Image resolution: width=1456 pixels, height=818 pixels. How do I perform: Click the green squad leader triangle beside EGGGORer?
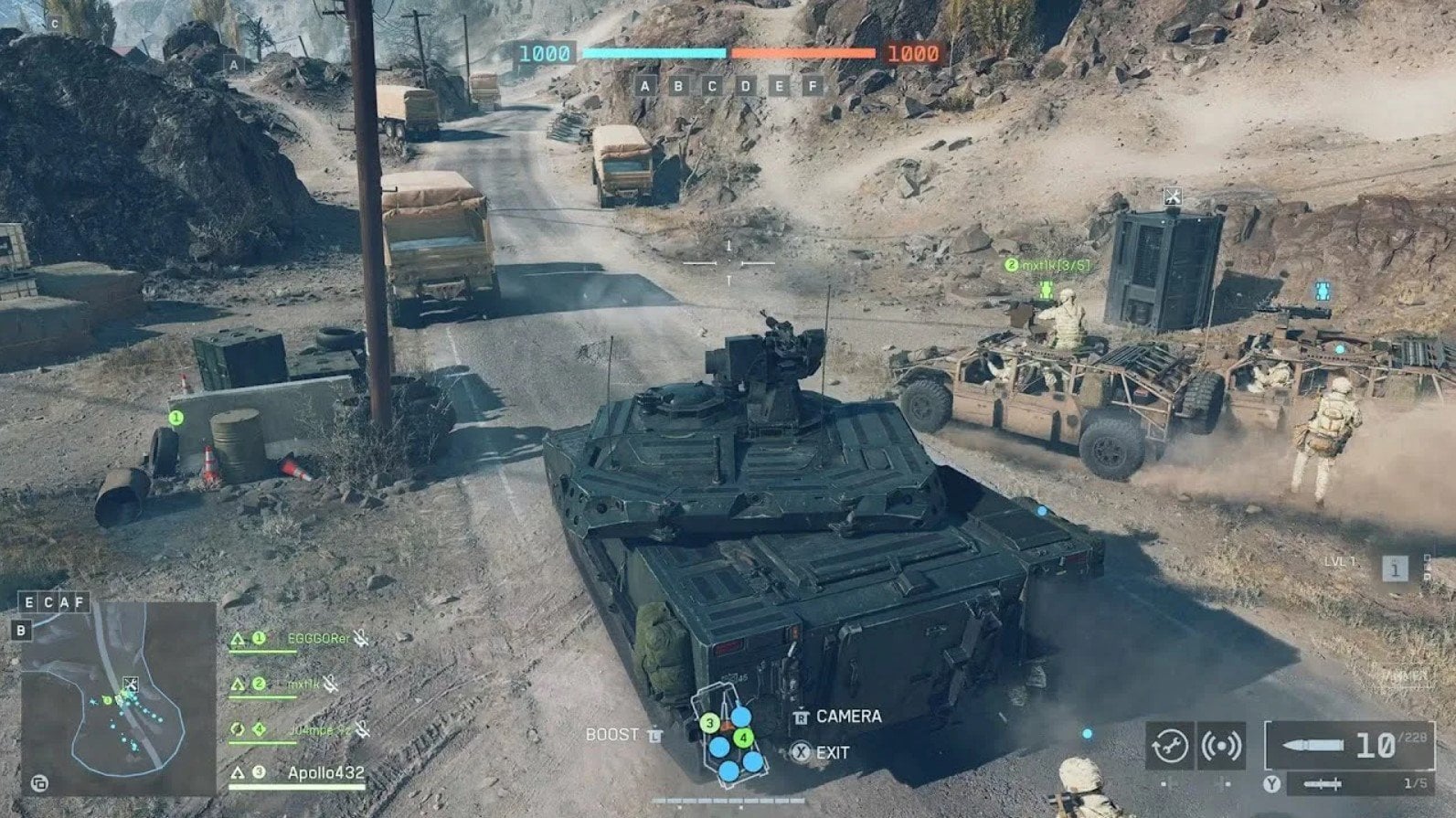tap(238, 639)
